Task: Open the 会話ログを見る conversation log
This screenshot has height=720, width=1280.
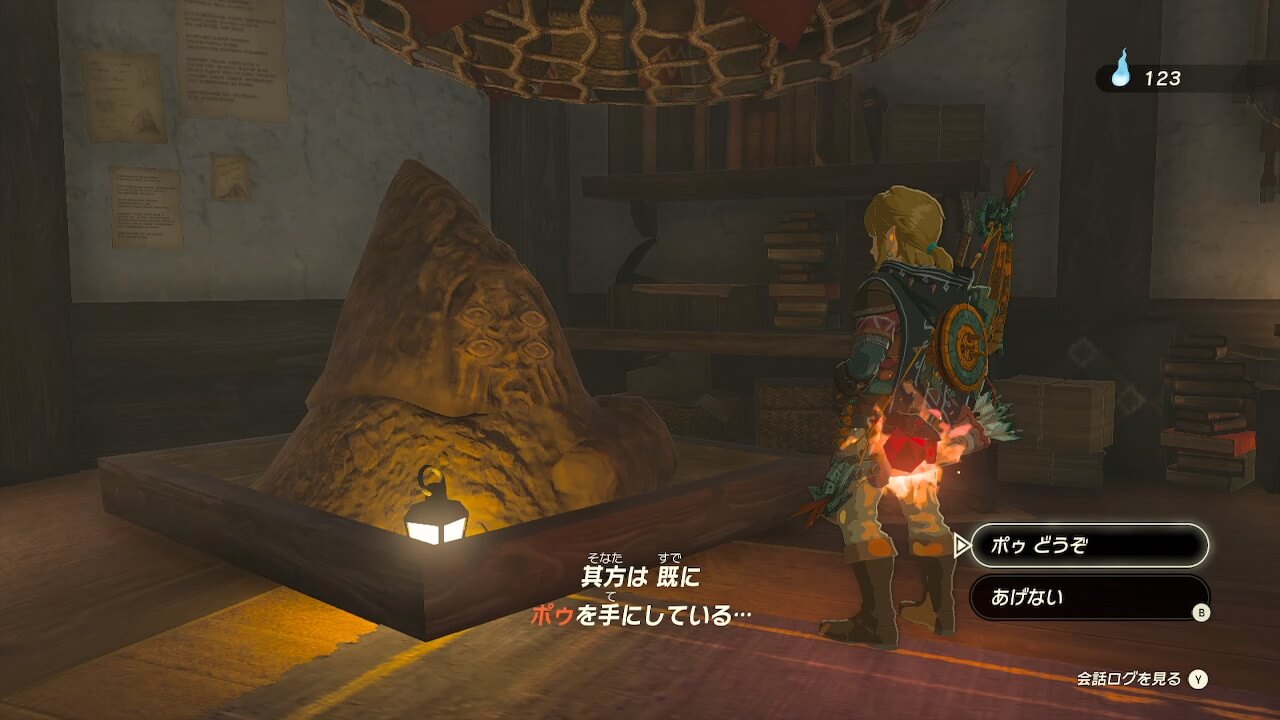Action: tap(1141, 679)
